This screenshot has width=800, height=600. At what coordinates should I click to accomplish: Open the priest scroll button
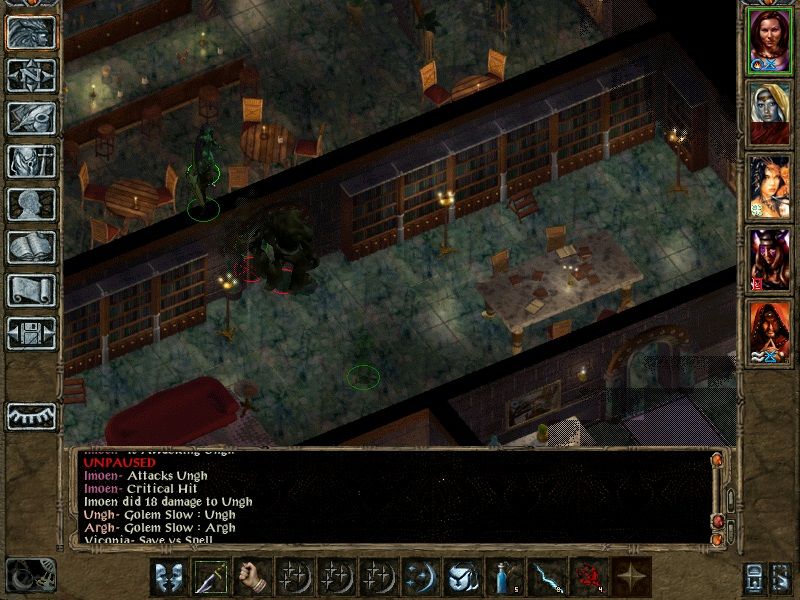click(31, 290)
